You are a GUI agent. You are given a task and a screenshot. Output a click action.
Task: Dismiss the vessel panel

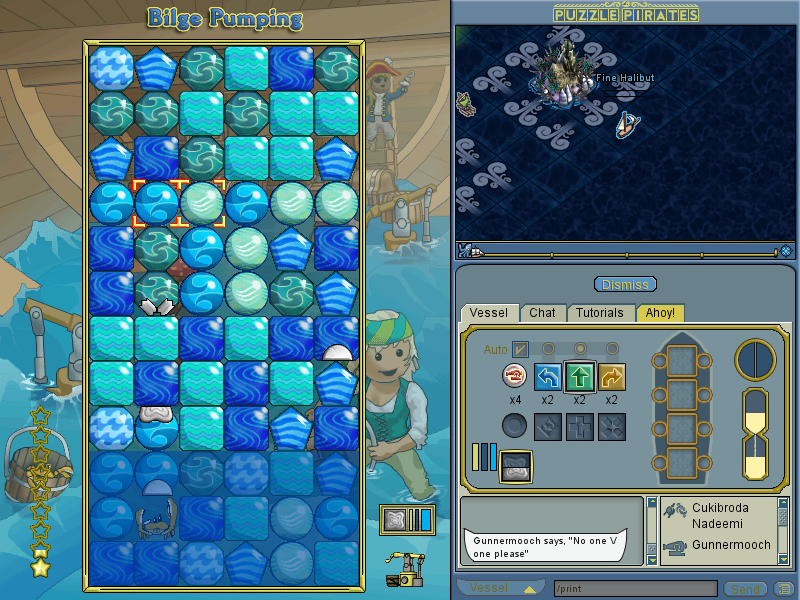coord(626,284)
